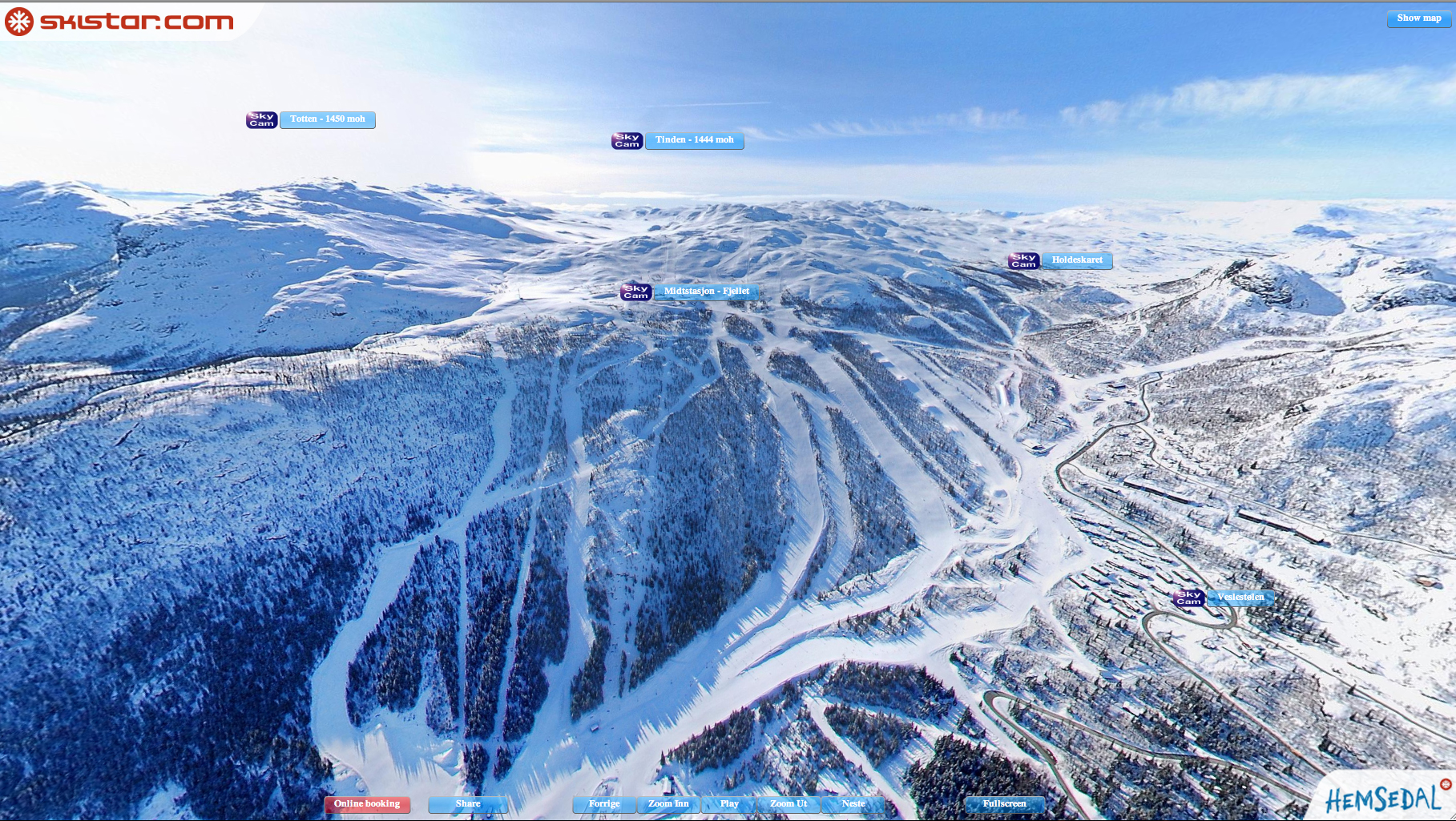This screenshot has height=821, width=1456.
Task: Advance to next view with Neste
Action: [853, 804]
